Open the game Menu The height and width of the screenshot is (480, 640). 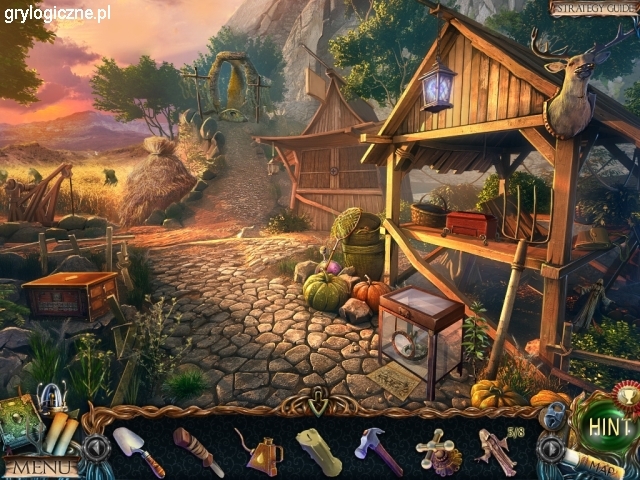point(40,466)
